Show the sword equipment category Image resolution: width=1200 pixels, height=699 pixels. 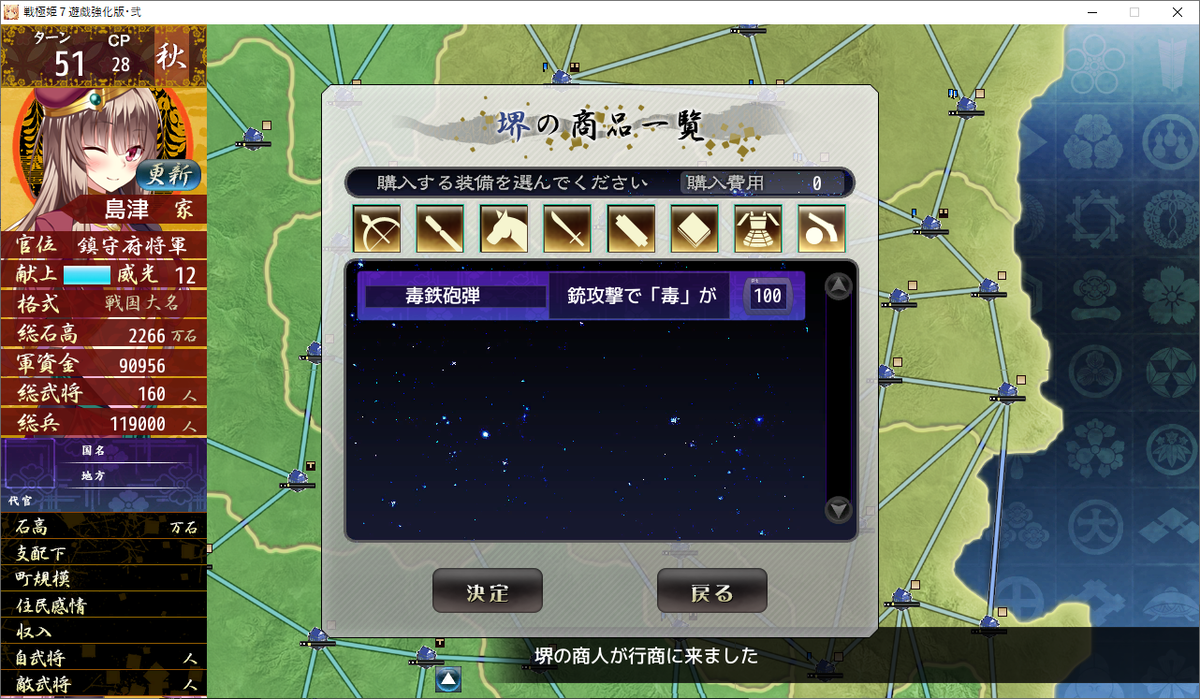(568, 229)
